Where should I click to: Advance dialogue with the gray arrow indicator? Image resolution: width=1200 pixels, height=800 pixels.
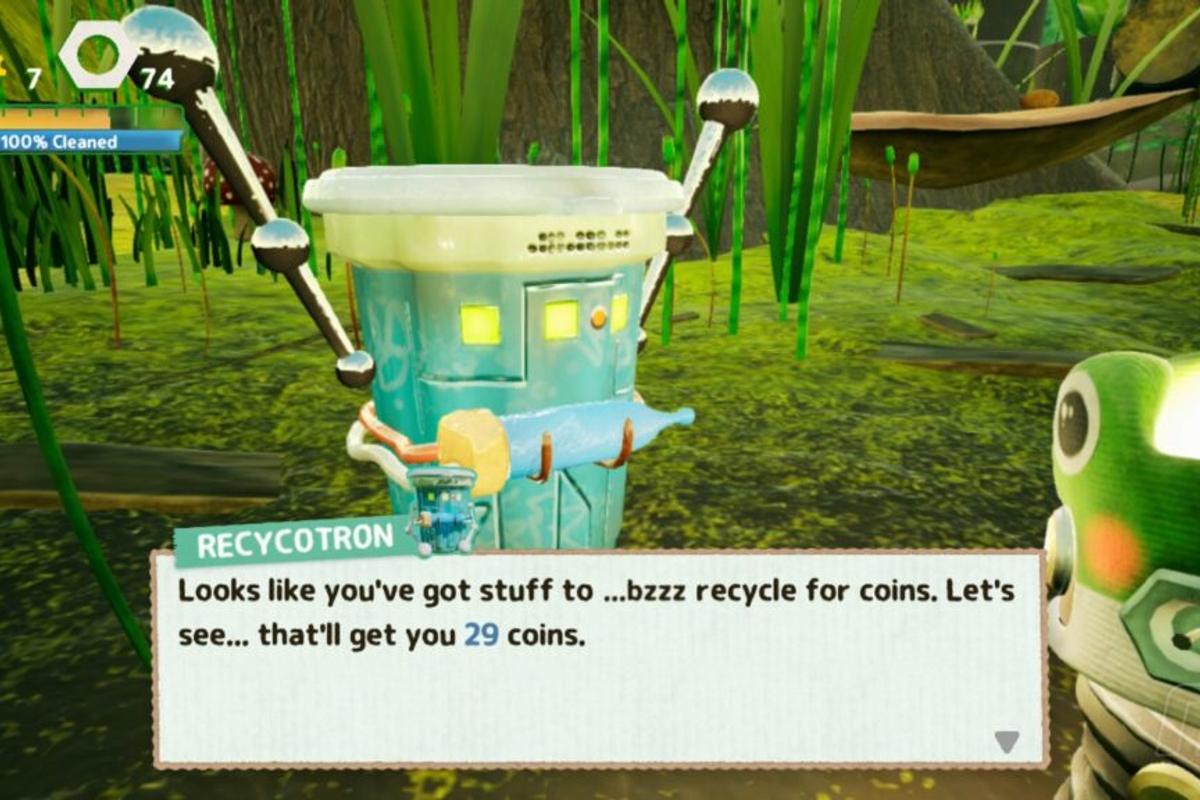click(1006, 741)
